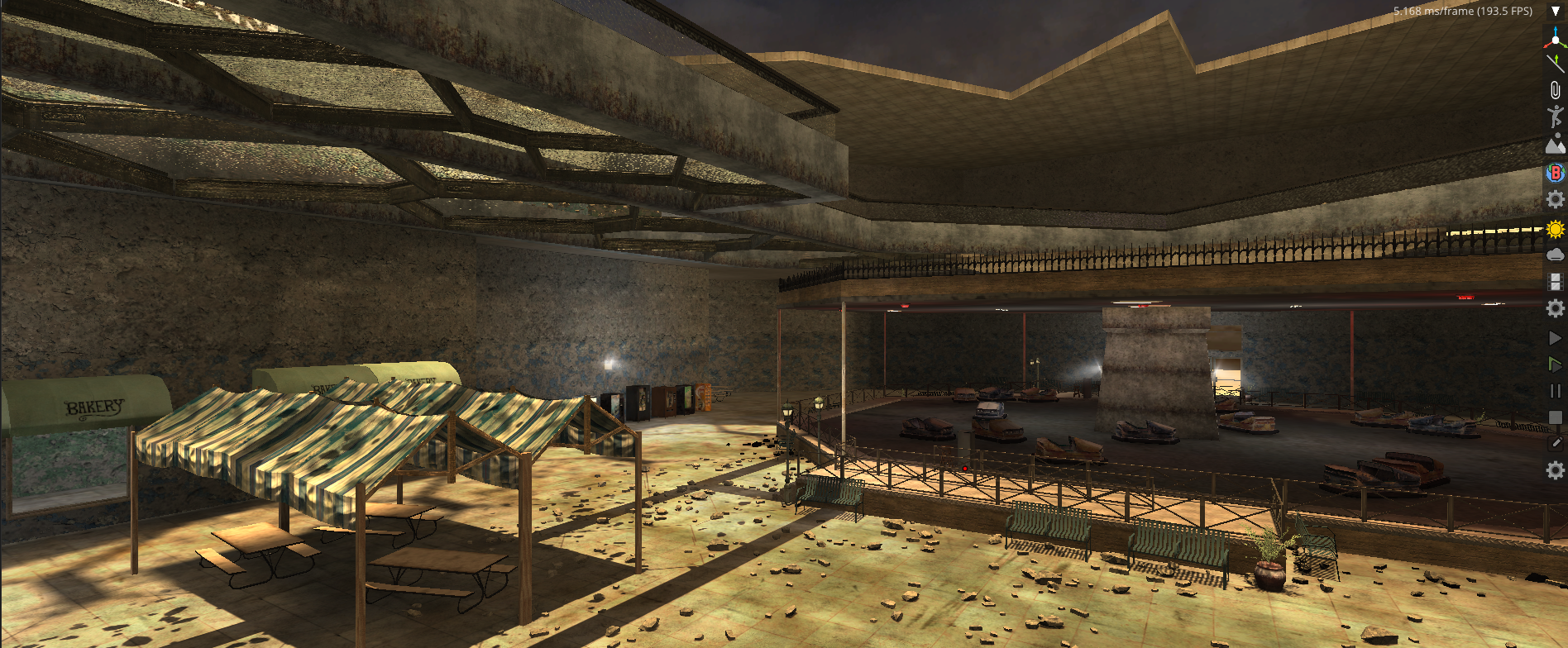This screenshot has height=648, width=1568.
Task: Open the cloud weather tool
Action: point(1555,255)
